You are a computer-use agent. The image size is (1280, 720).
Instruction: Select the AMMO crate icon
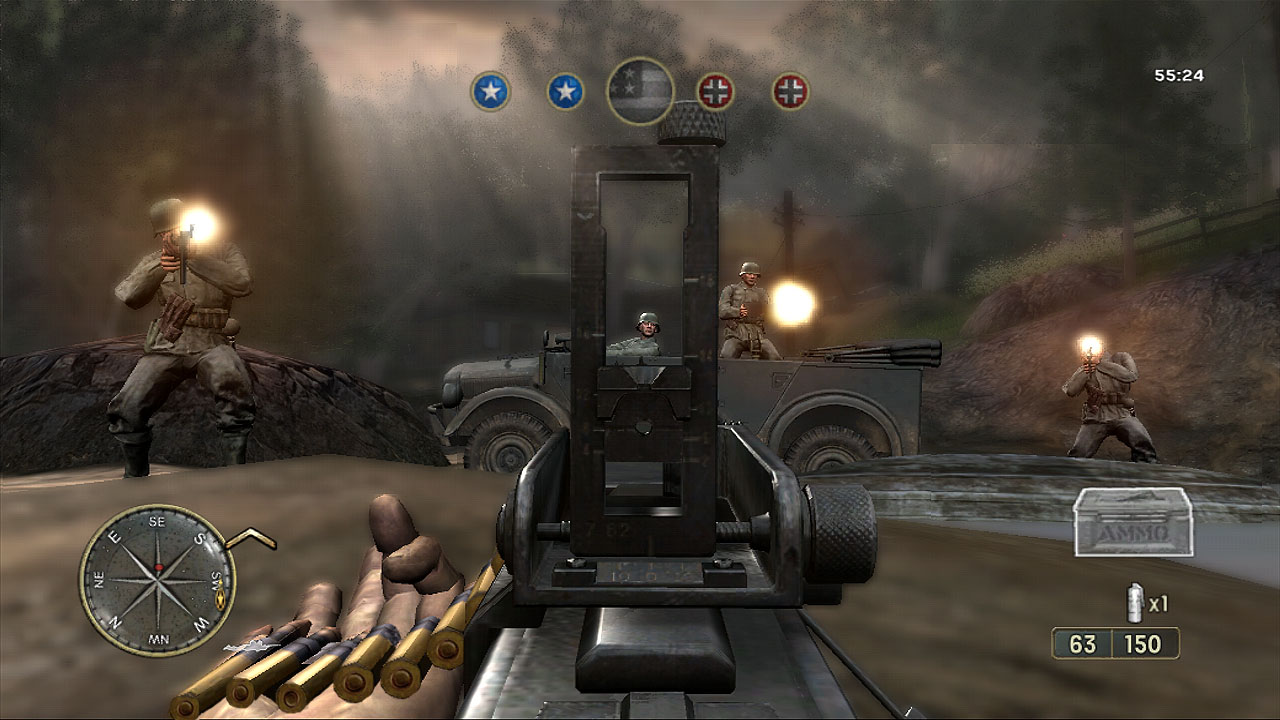click(1133, 523)
